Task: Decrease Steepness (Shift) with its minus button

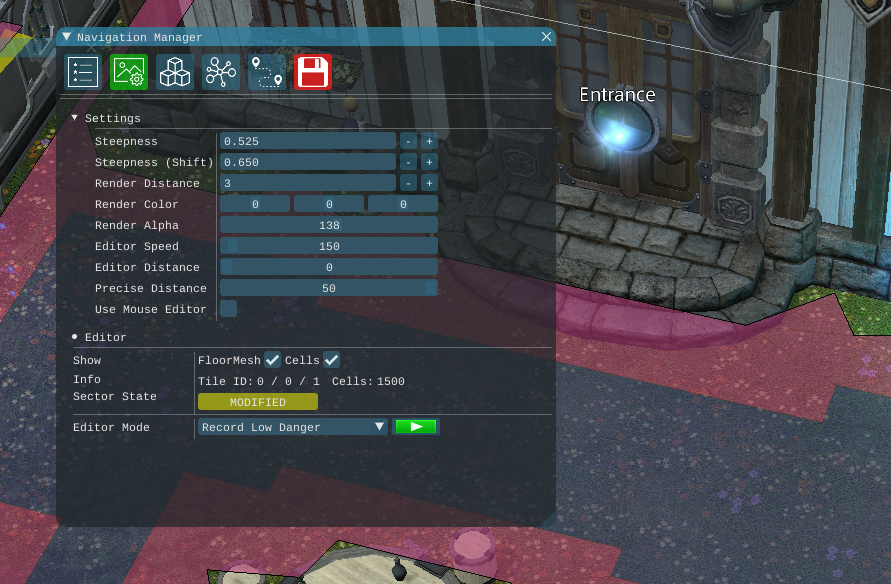Action: [408, 162]
